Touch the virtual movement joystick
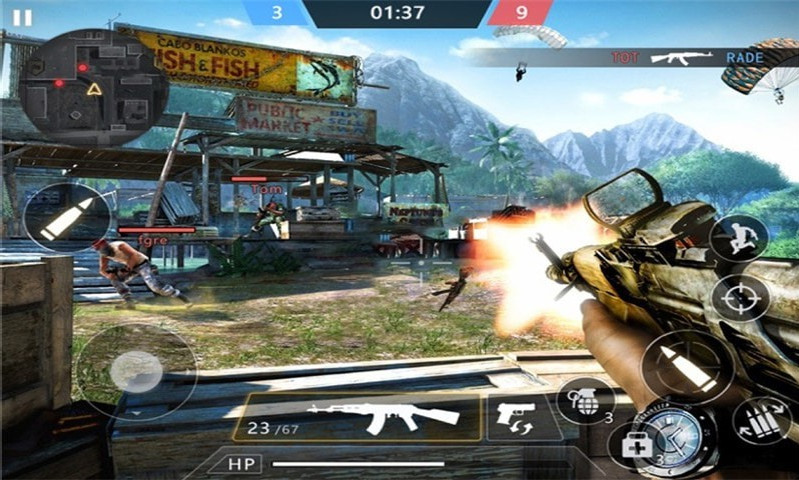Viewport: 799px width, 480px height. pyautogui.click(x=135, y=372)
